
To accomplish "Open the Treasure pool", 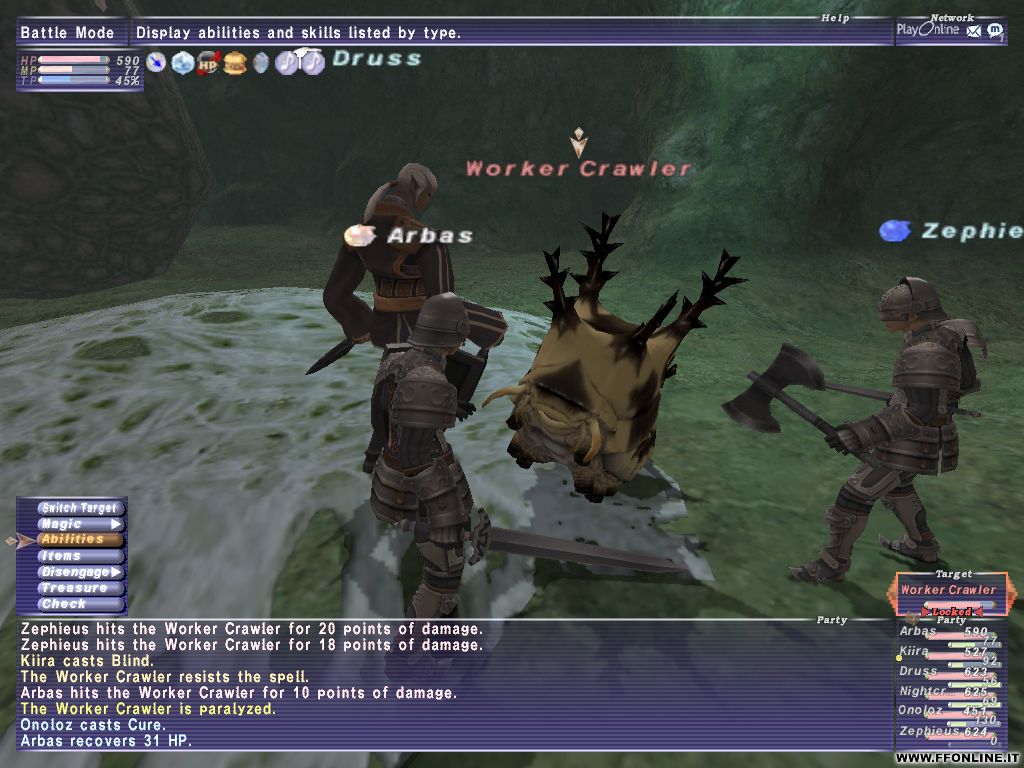I will pyautogui.click(x=80, y=588).
